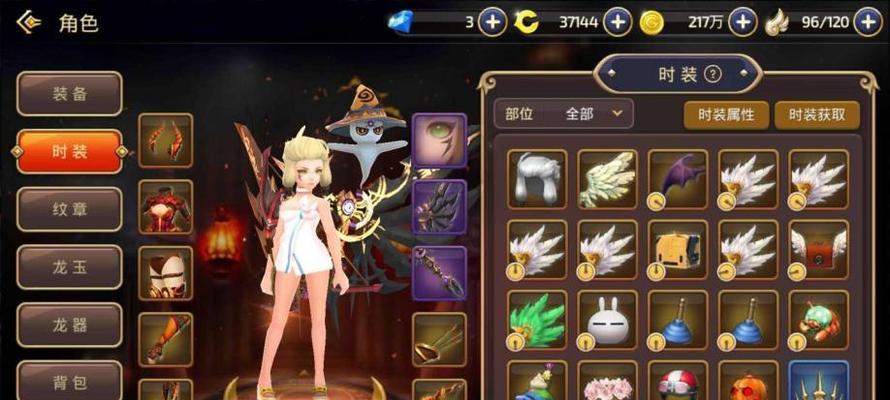Image resolution: width=890 pixels, height=400 pixels.
Task: Open the 龙器 tab
Action: (70, 325)
